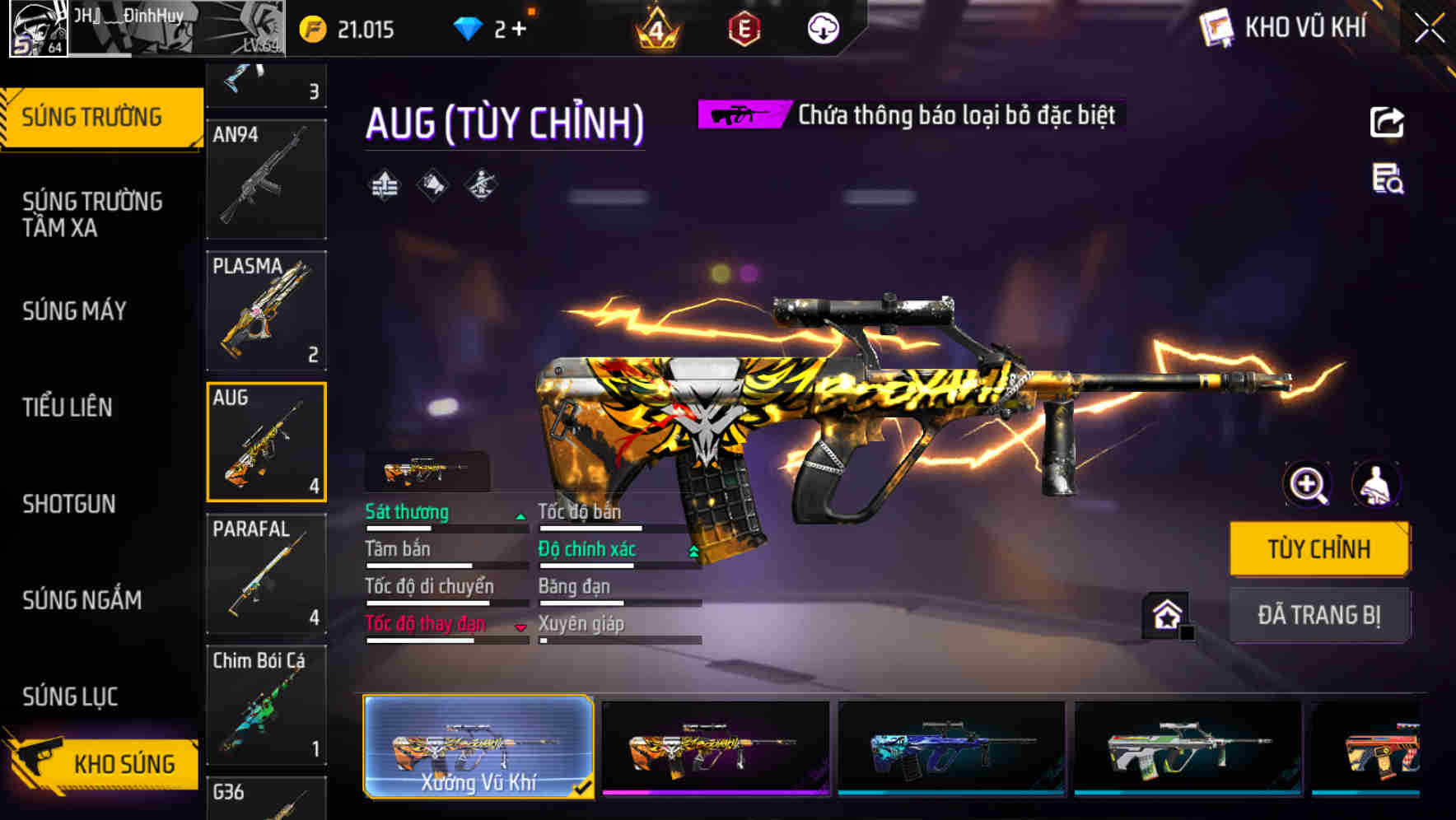Screen dimensions: 1456x820
Task: Choose the PLASMA weapon tile
Action: click(x=266, y=311)
